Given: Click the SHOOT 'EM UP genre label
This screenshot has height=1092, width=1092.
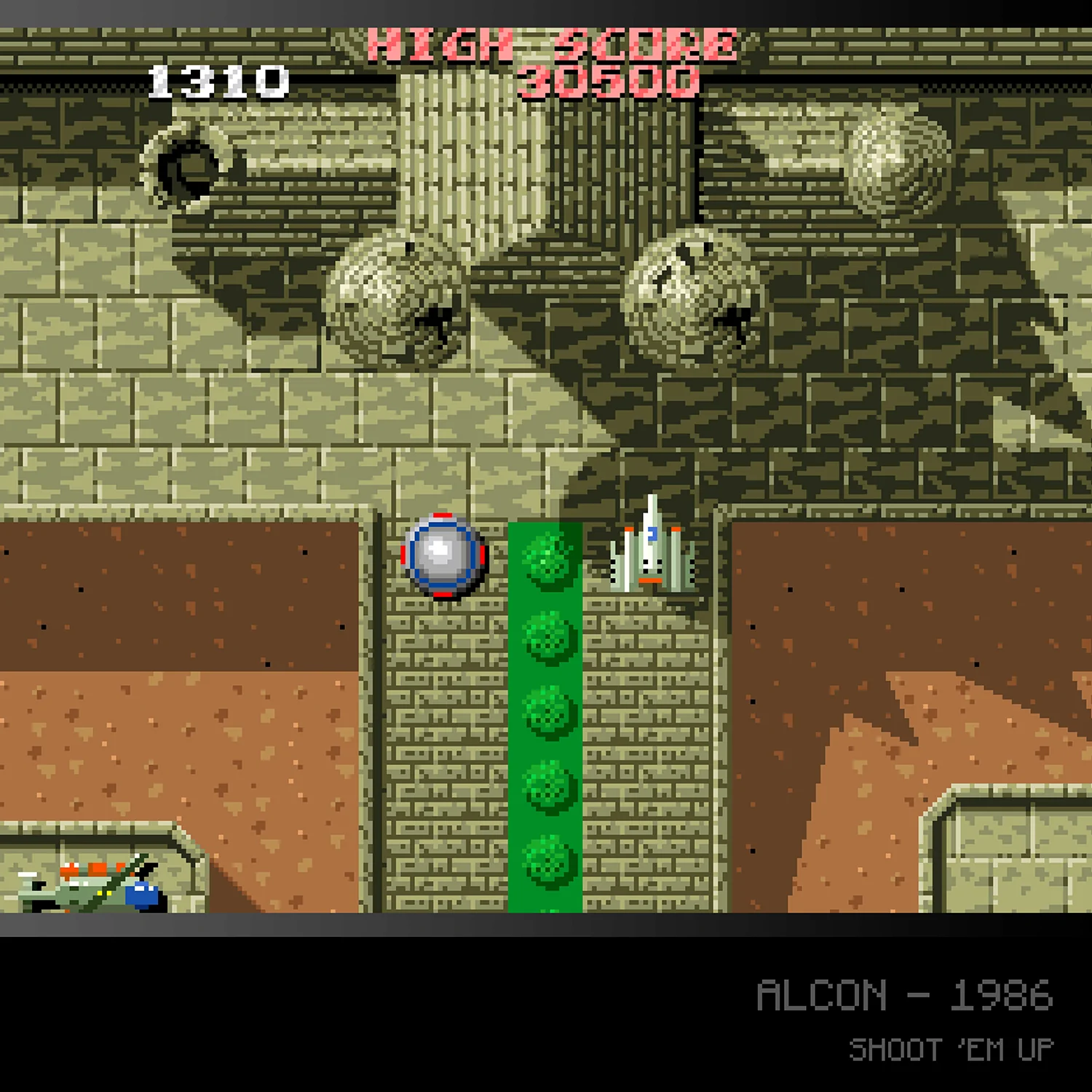Looking at the screenshot, I should point(951,1048).
